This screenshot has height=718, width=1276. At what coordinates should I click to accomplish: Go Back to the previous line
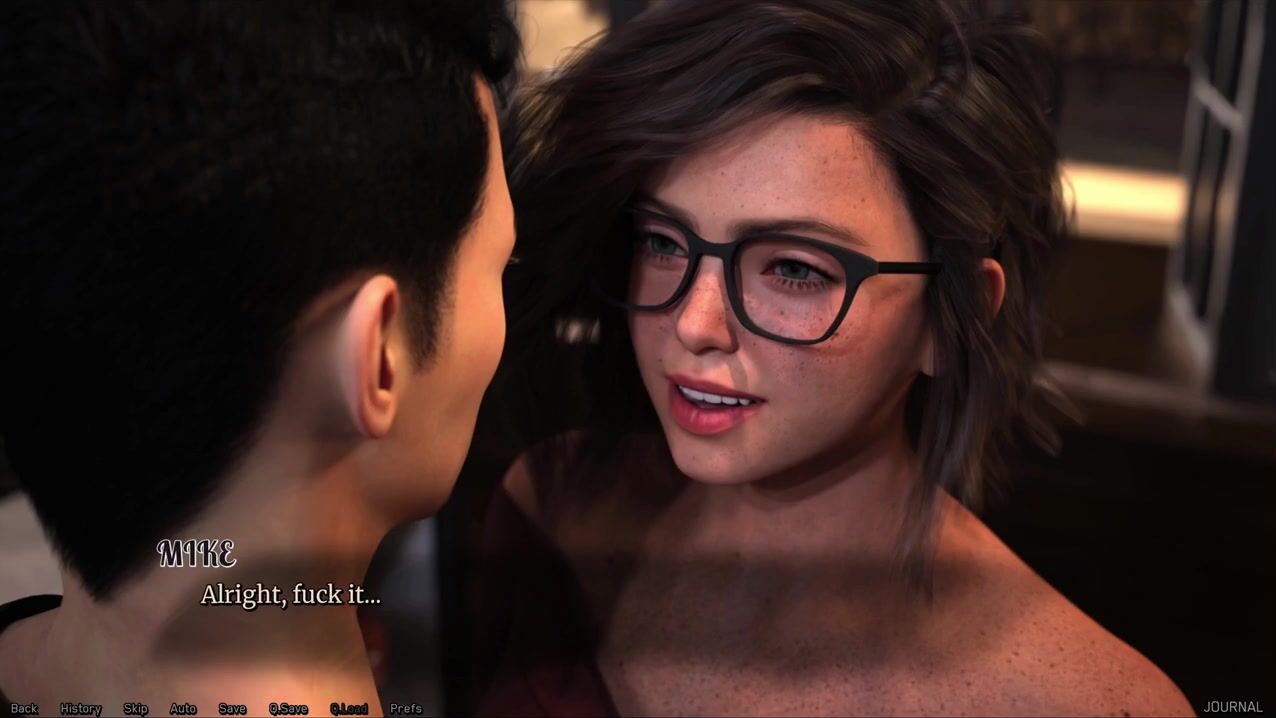click(x=24, y=708)
